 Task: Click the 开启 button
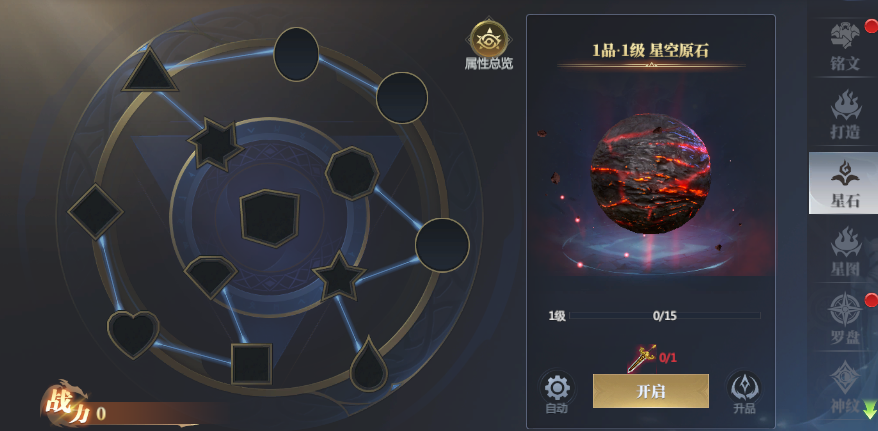tap(650, 391)
